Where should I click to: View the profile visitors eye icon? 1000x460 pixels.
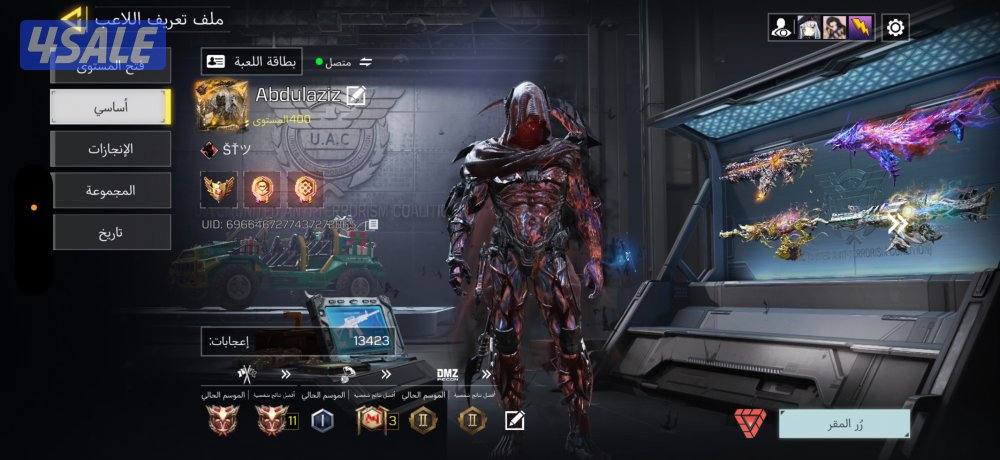(782, 27)
